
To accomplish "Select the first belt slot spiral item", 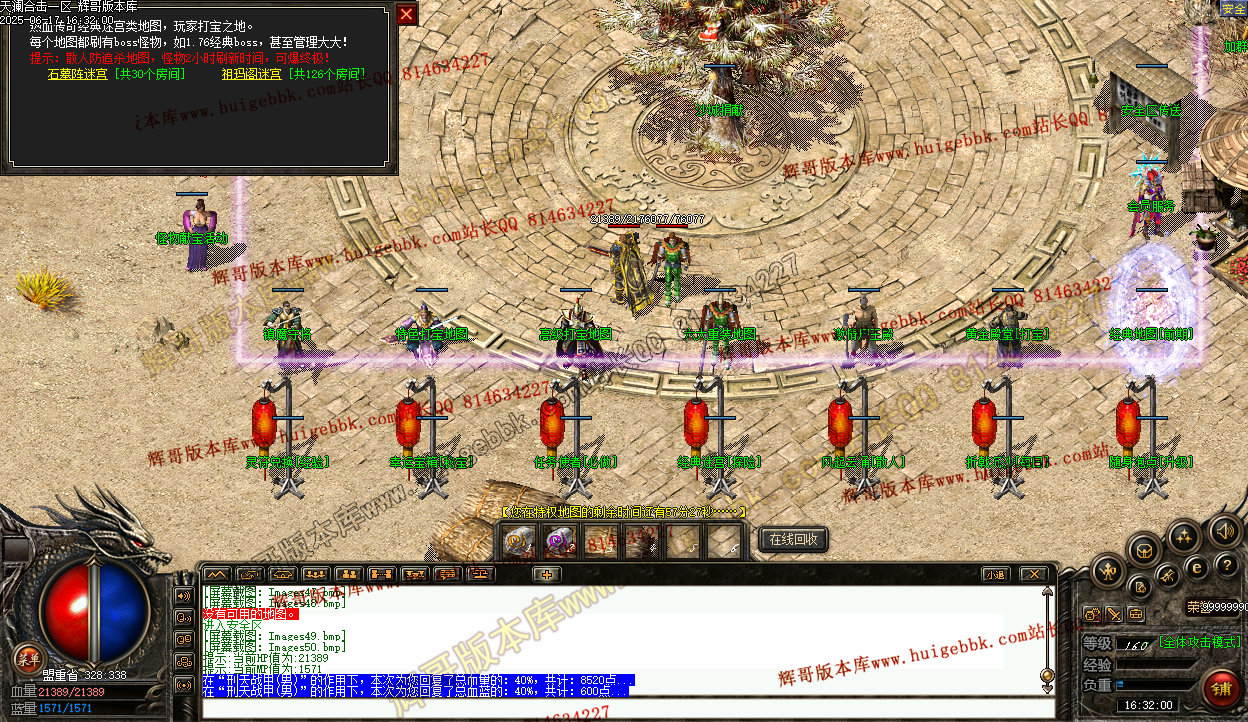I will pyautogui.click(x=518, y=541).
